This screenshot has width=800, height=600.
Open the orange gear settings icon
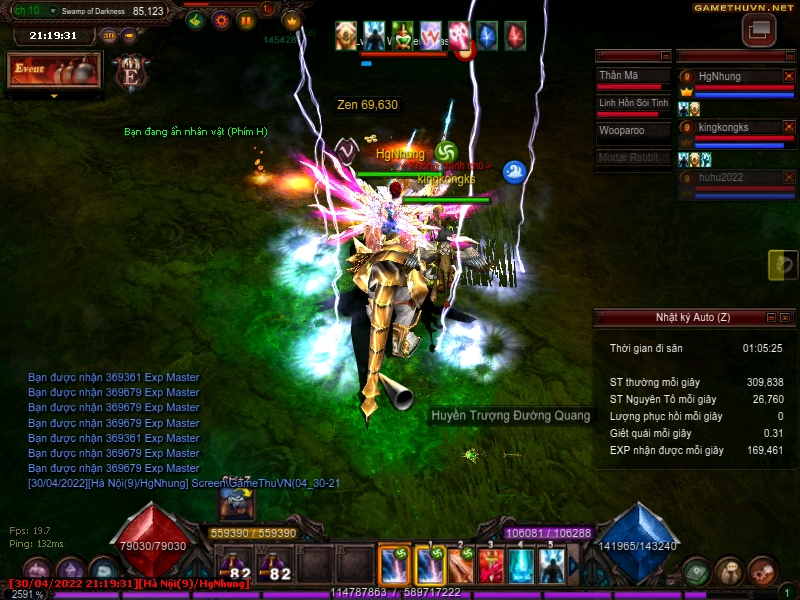point(221,20)
